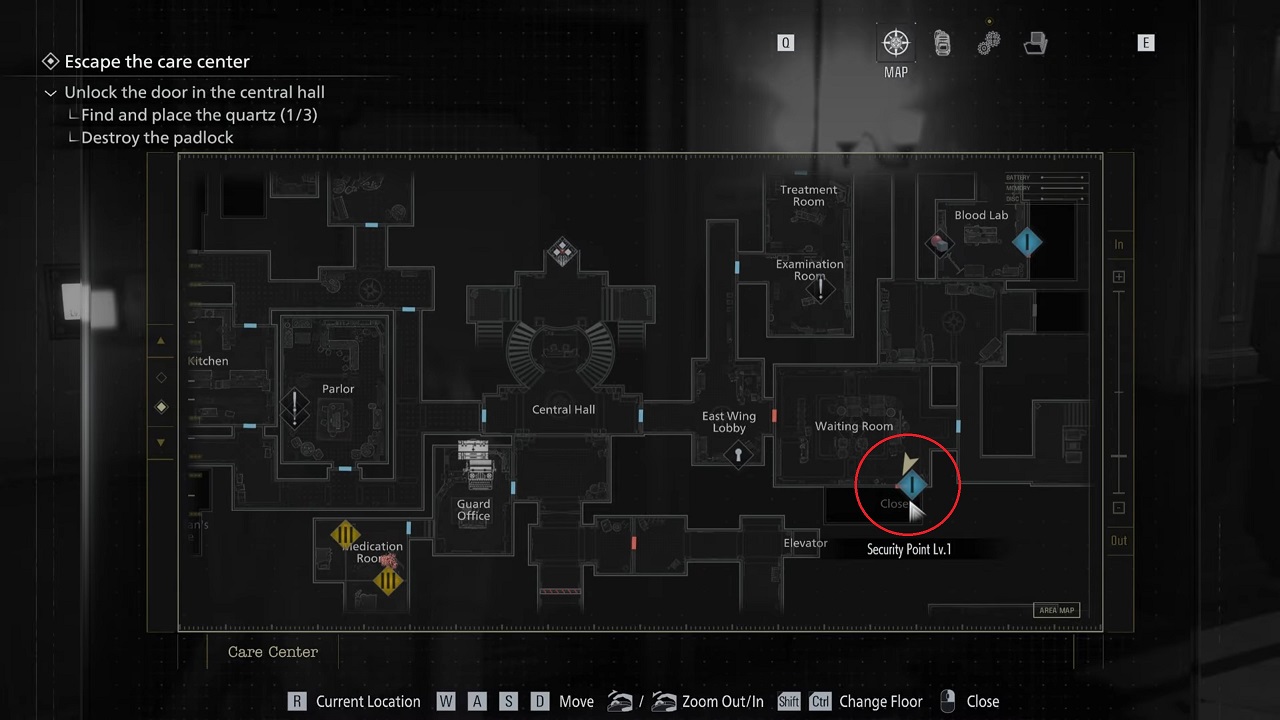Select the hollow diamond floor indicator

(160, 376)
